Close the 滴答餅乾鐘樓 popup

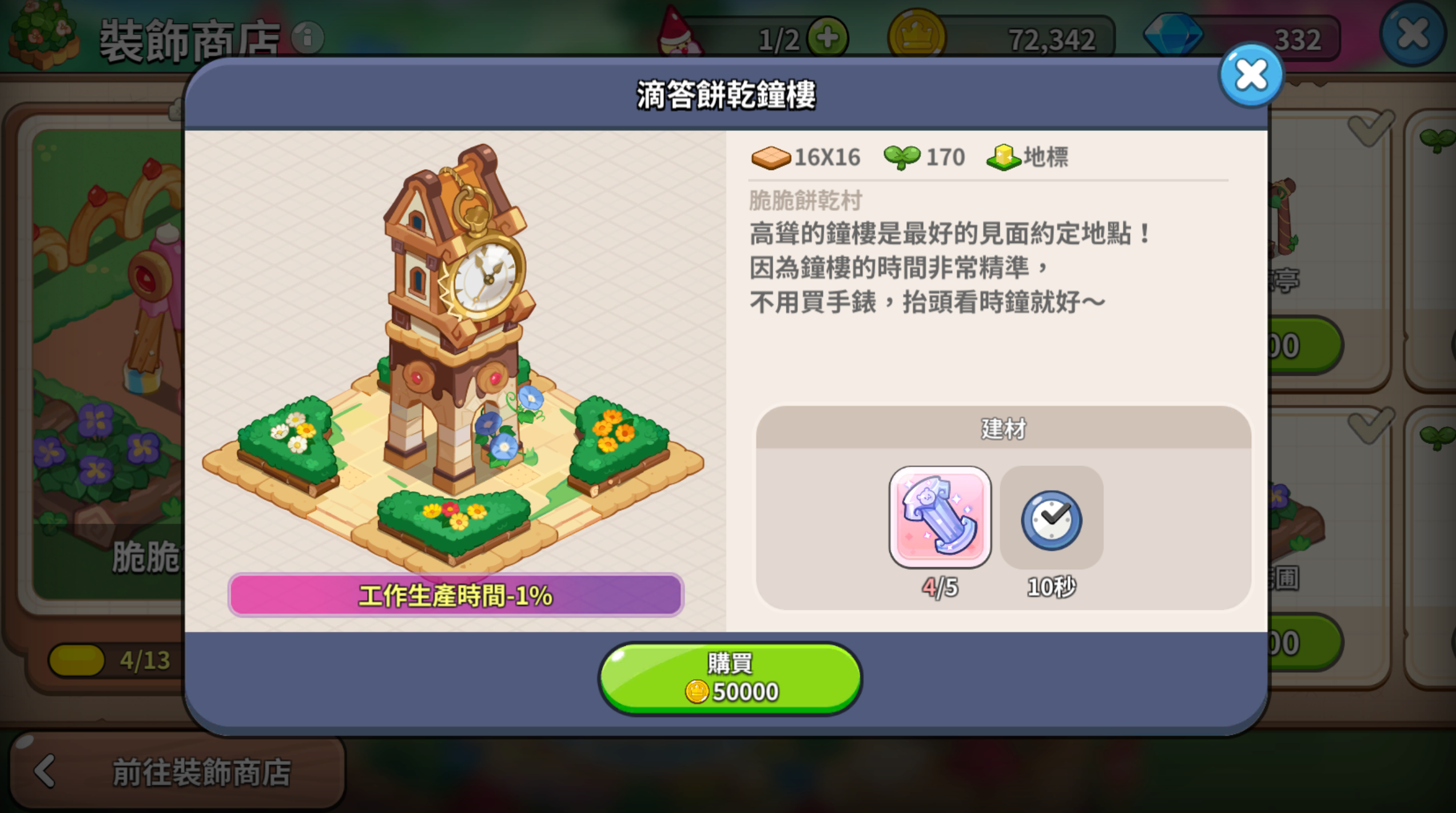(x=1252, y=75)
